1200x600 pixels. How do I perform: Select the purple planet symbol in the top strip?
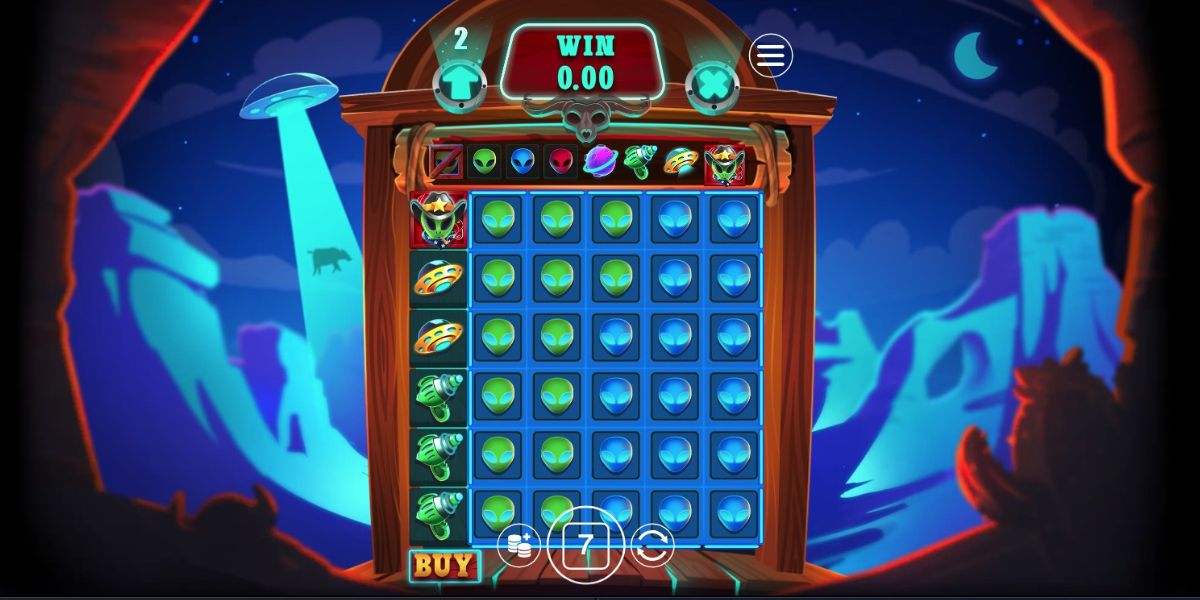(602, 160)
